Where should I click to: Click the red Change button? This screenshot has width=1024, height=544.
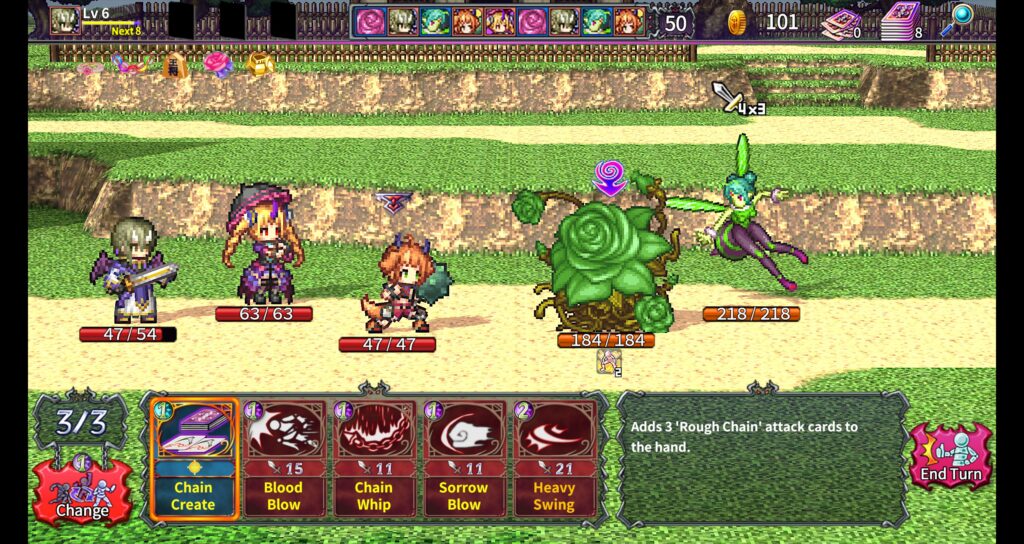point(82,490)
